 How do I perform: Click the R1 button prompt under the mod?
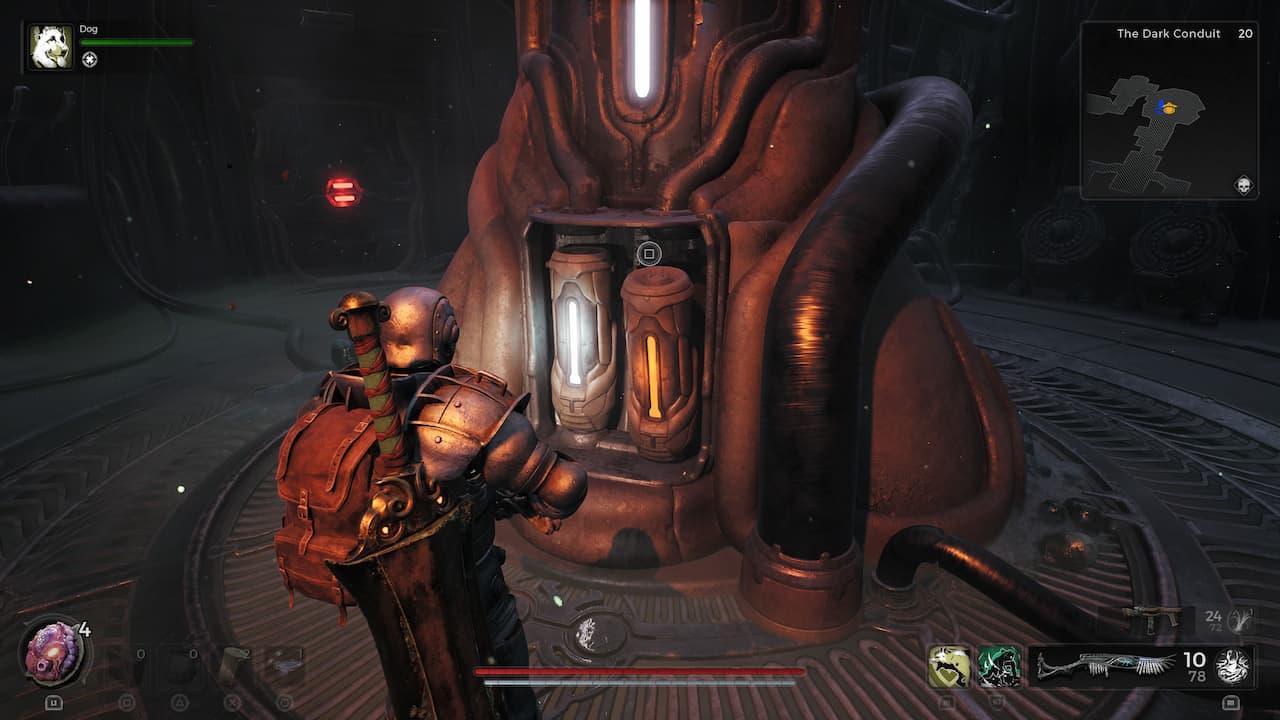click(x=1230, y=702)
